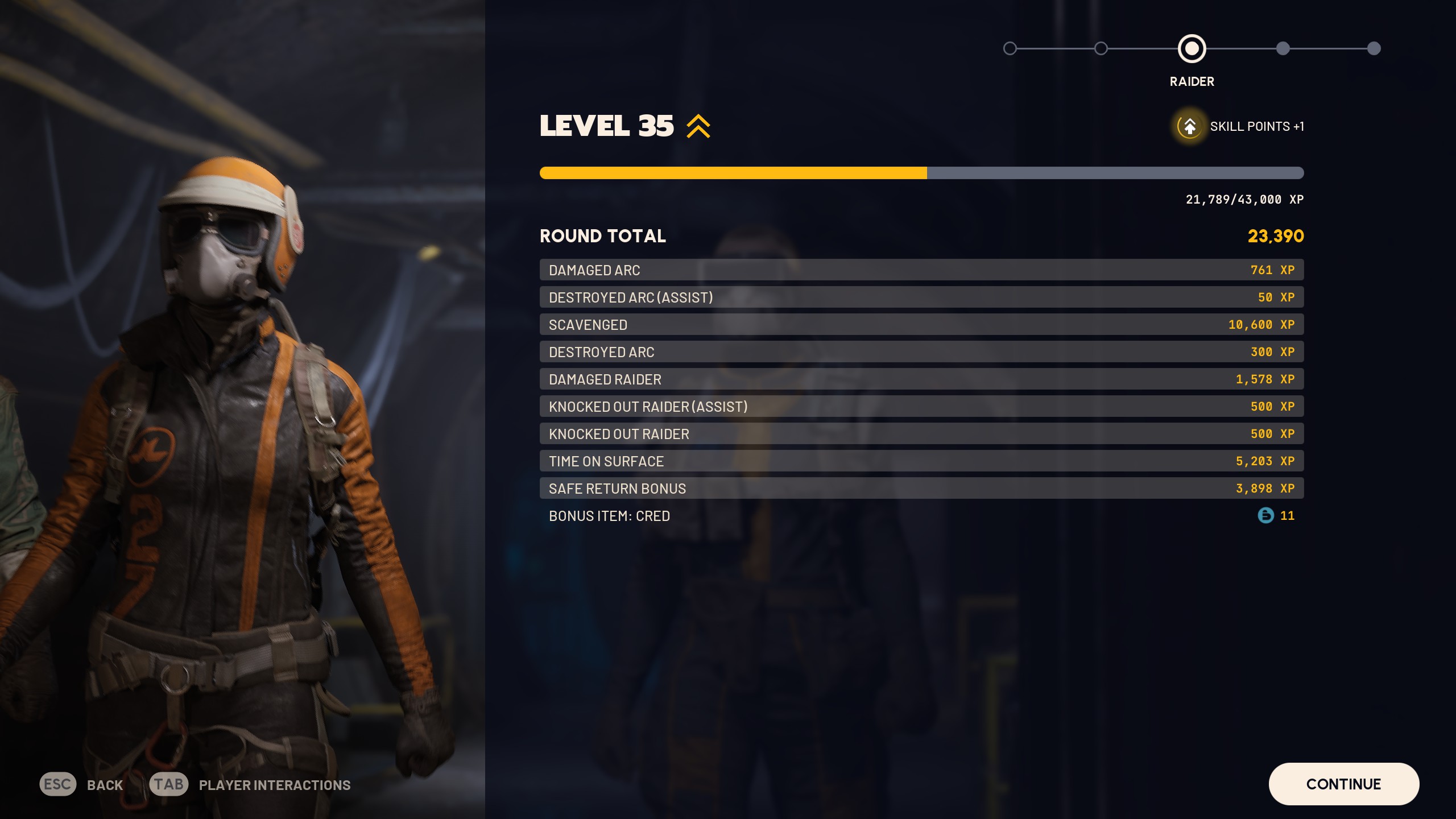Image resolution: width=1456 pixels, height=819 pixels.
Task: Click the ESC key badge near Back
Action: point(57,784)
